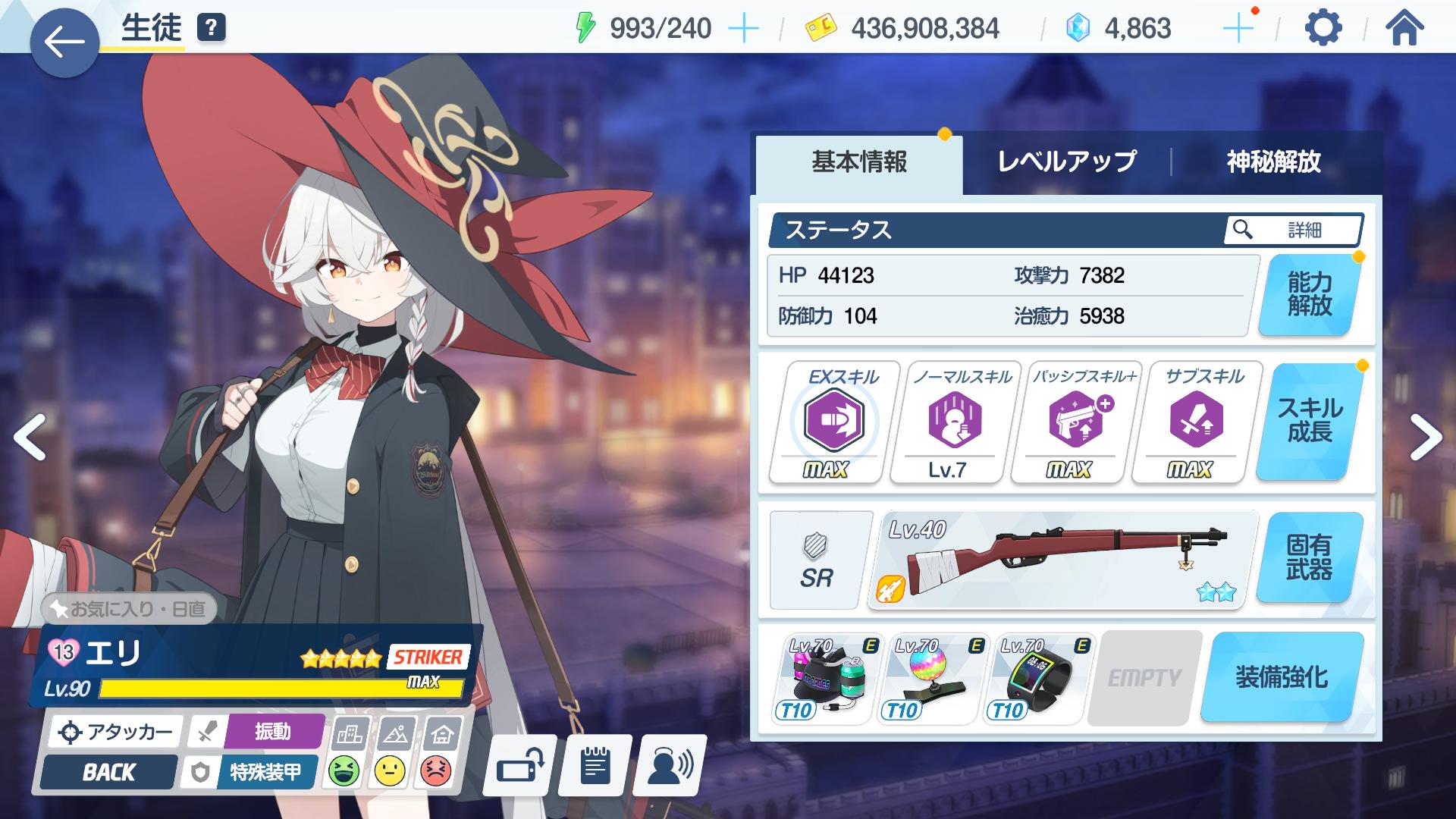Click the 装備強化 equipment upgrade button

(1282, 677)
